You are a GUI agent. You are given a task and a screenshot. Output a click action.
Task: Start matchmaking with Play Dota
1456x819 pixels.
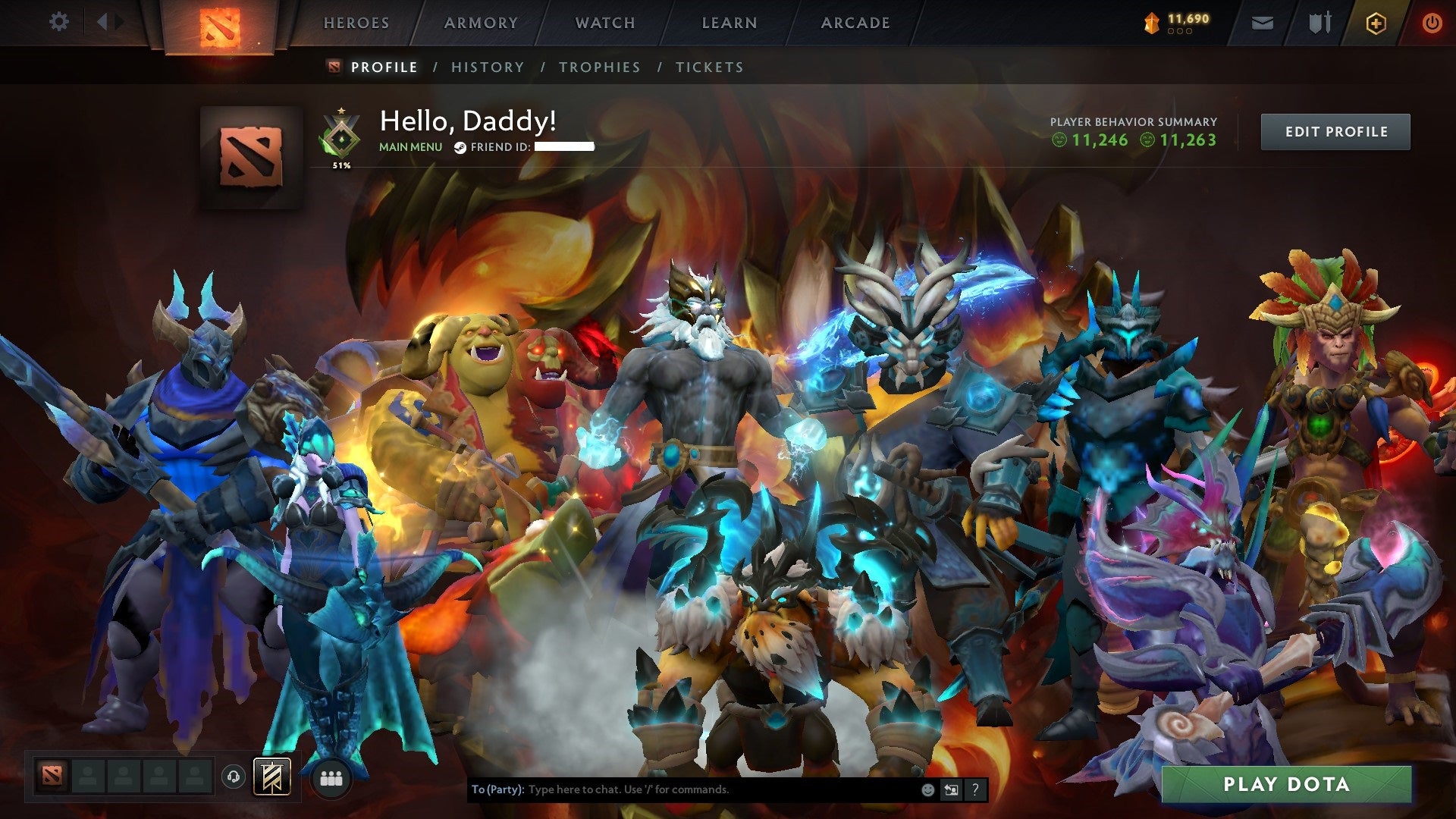click(1286, 784)
